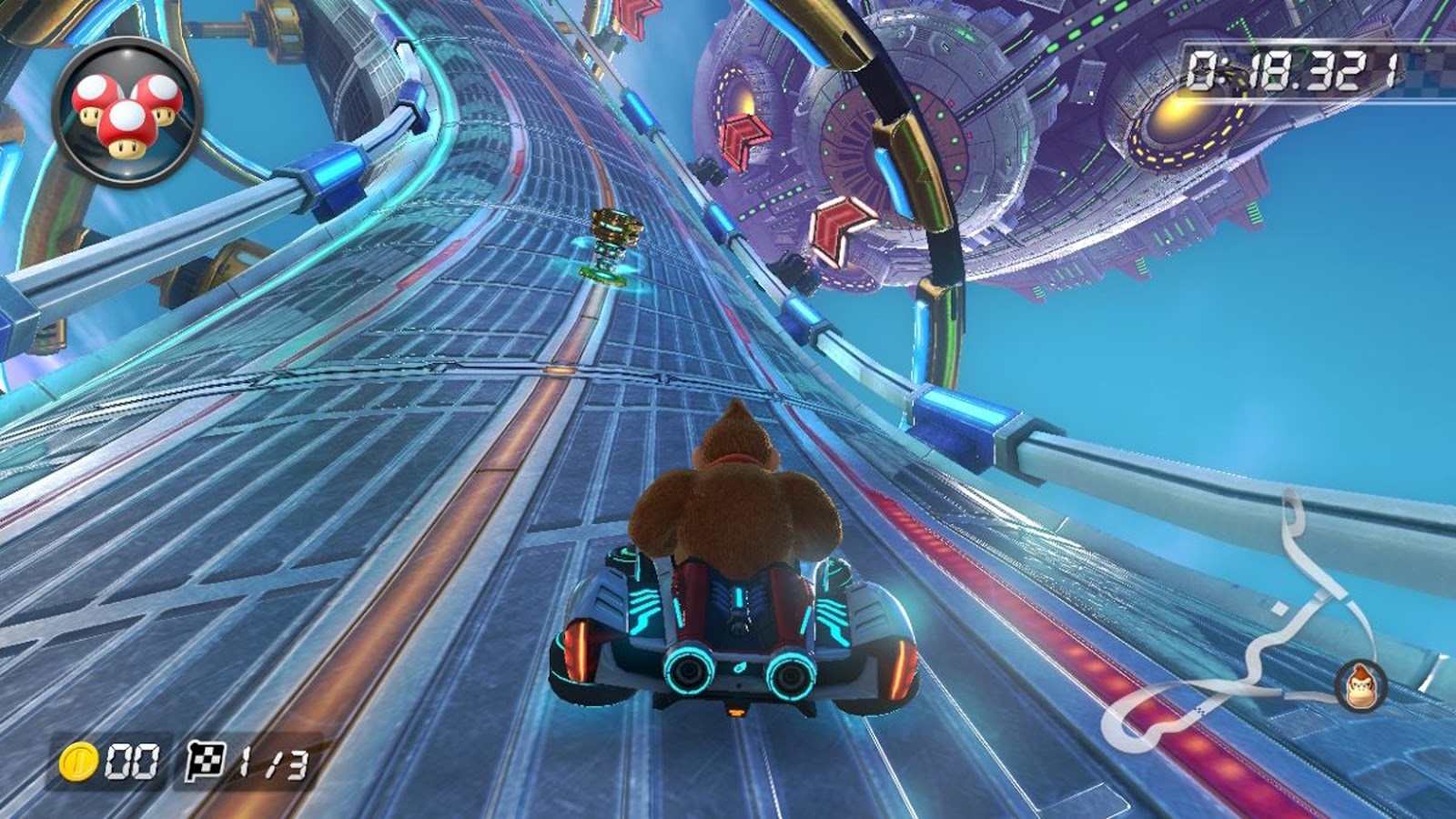
Task: Use the triple mushroom item slot
Action: click(126, 112)
